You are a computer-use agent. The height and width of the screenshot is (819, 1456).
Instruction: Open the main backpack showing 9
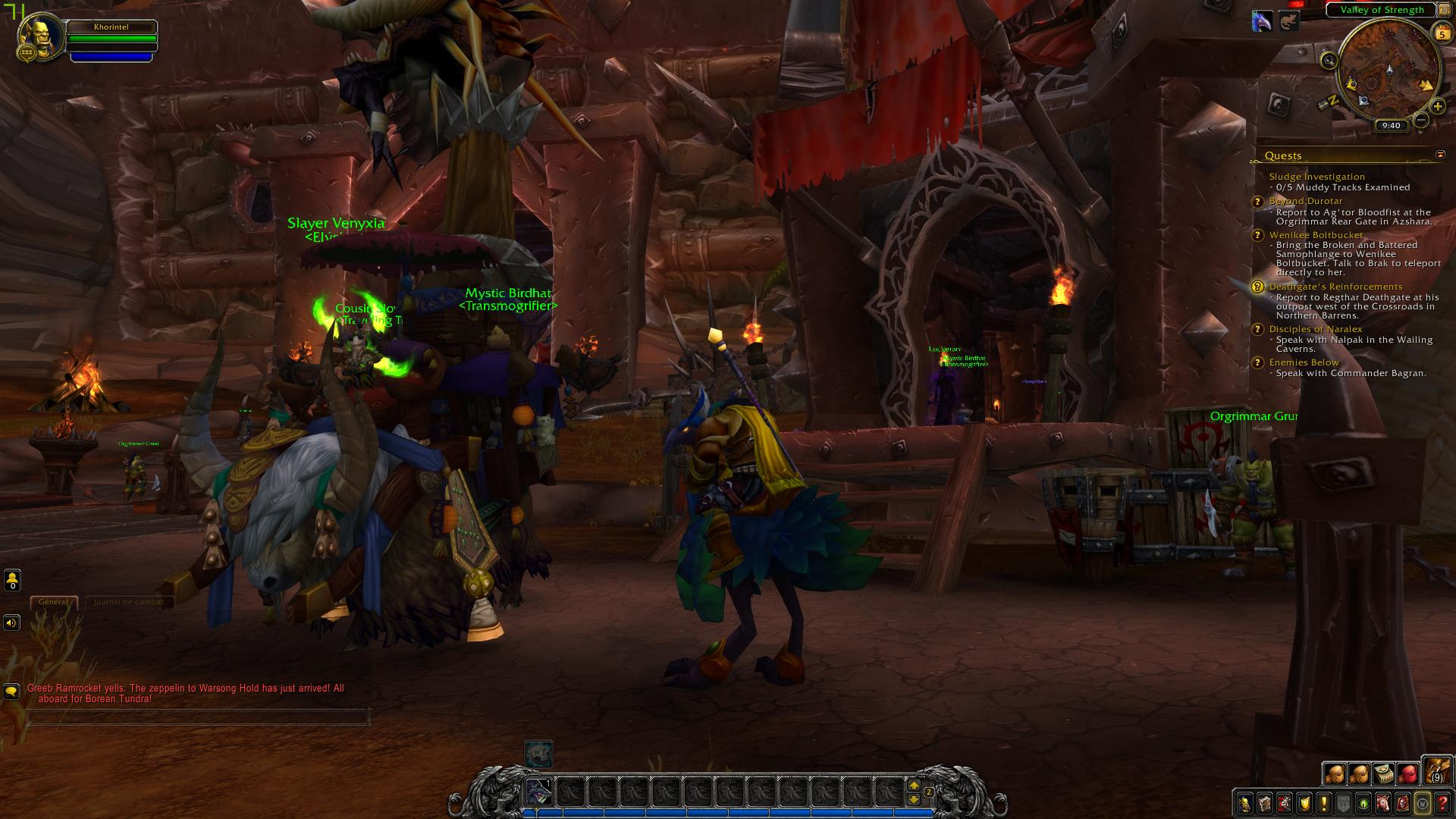(1436, 771)
